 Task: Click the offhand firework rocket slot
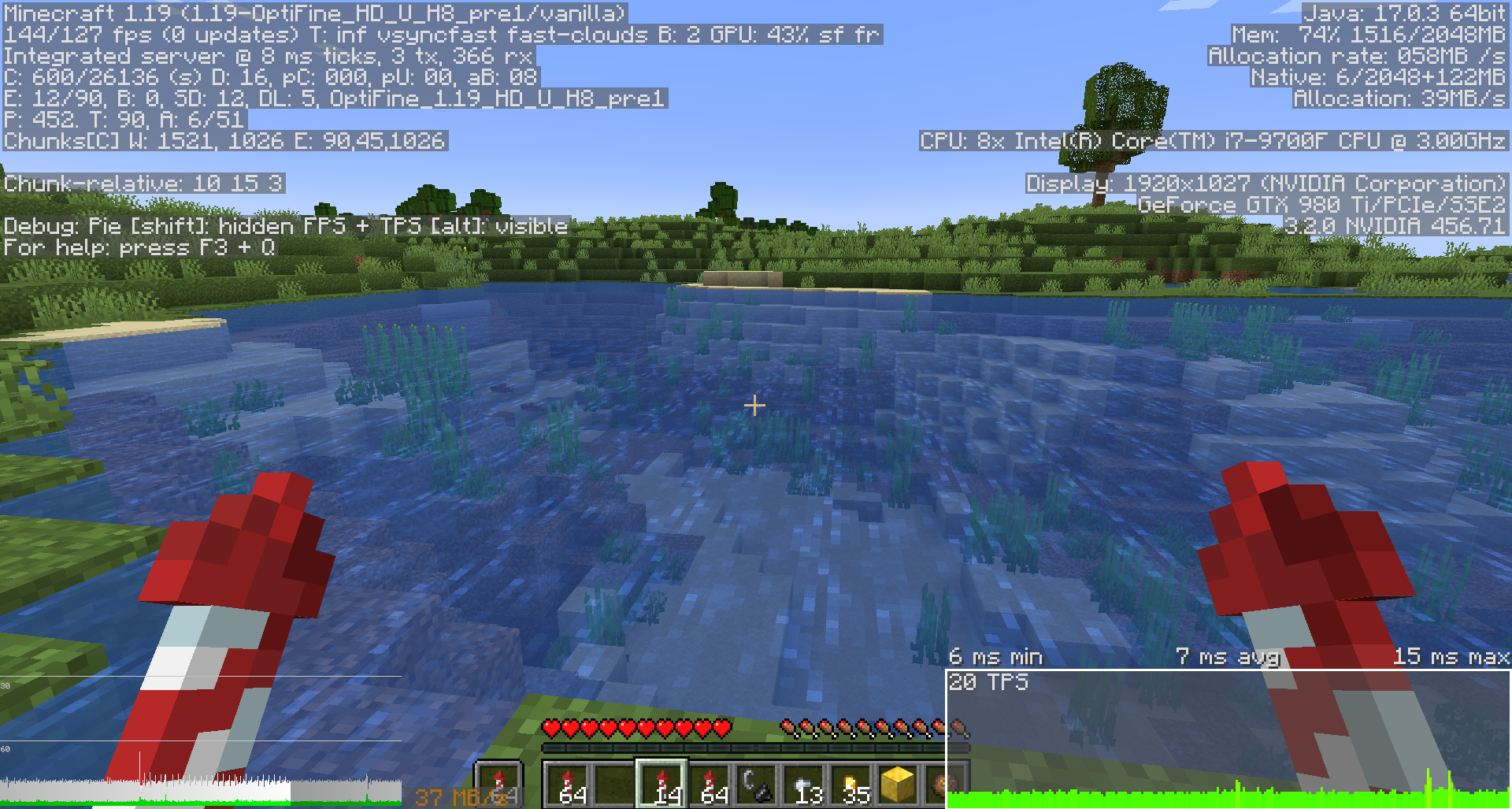tap(499, 781)
